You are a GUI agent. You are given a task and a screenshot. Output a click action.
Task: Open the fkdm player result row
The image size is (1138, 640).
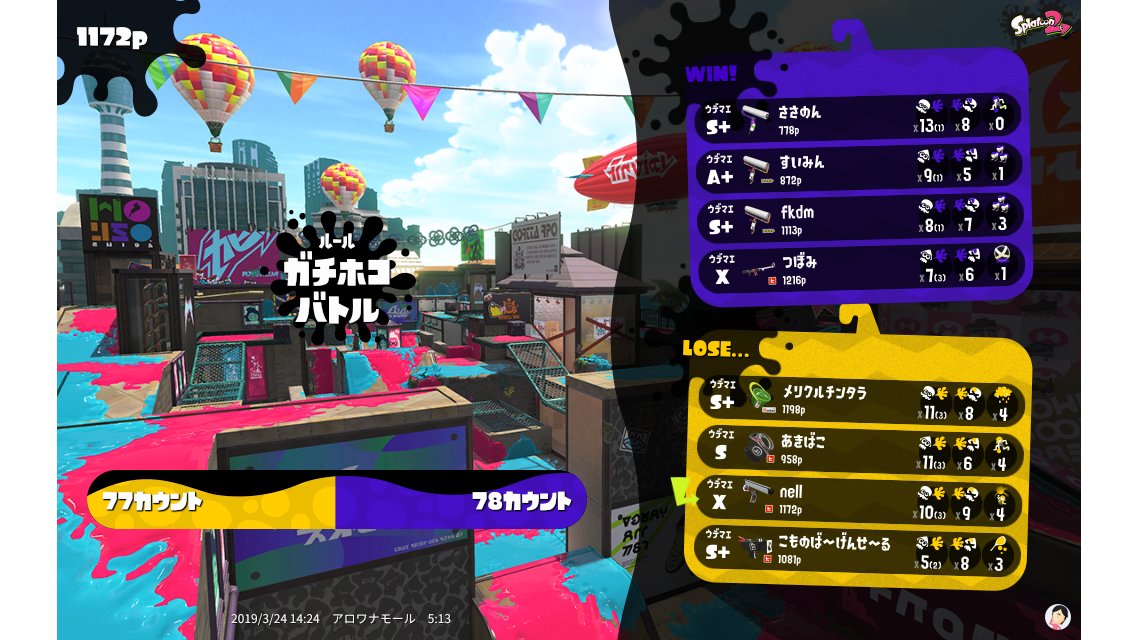[x=860, y=215]
